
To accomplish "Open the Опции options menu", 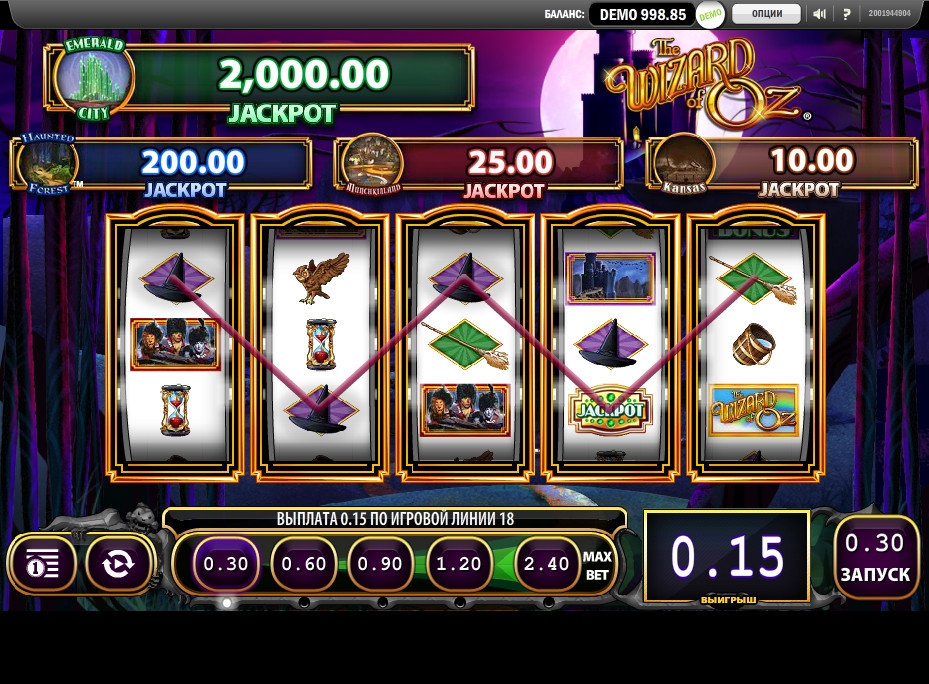I will [766, 14].
